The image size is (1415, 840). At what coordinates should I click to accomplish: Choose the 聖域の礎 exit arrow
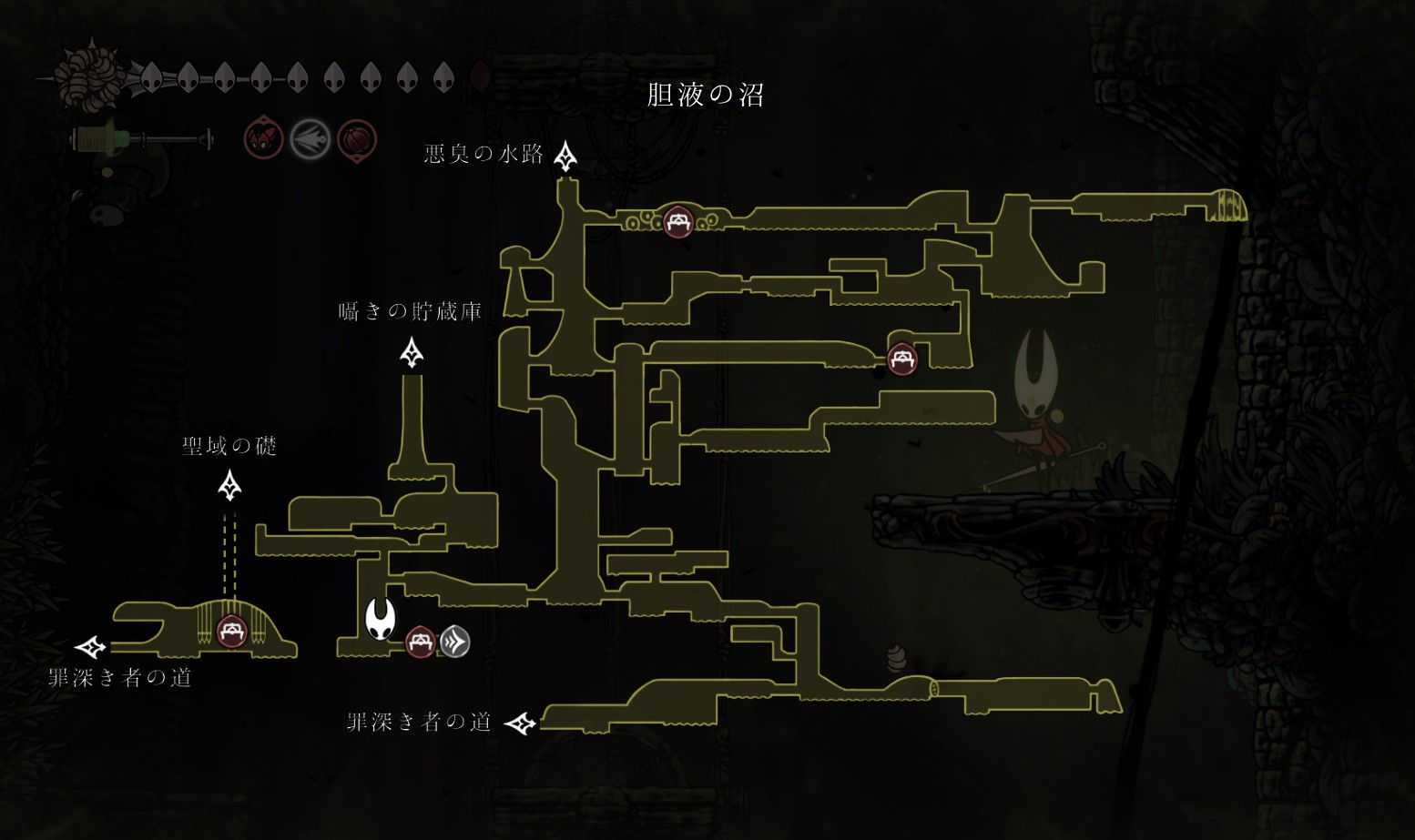(229, 485)
